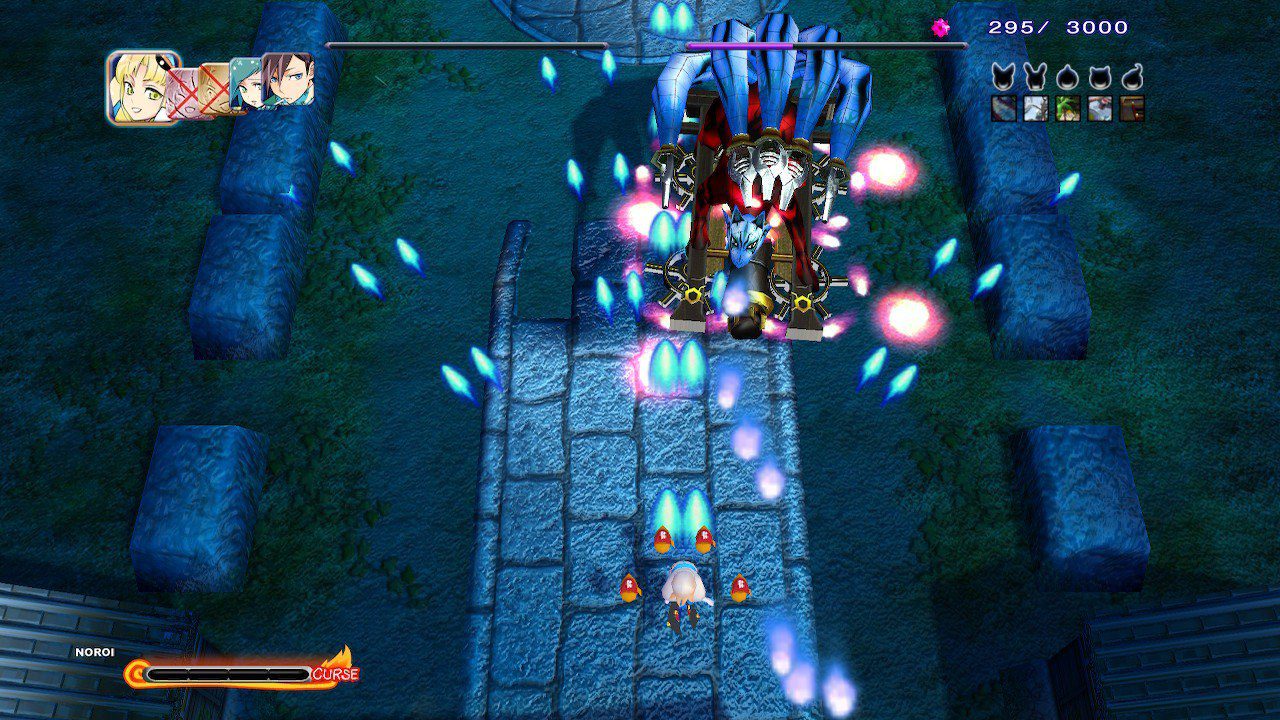Select the round droplet-shaped silhouette icon

[1068, 77]
